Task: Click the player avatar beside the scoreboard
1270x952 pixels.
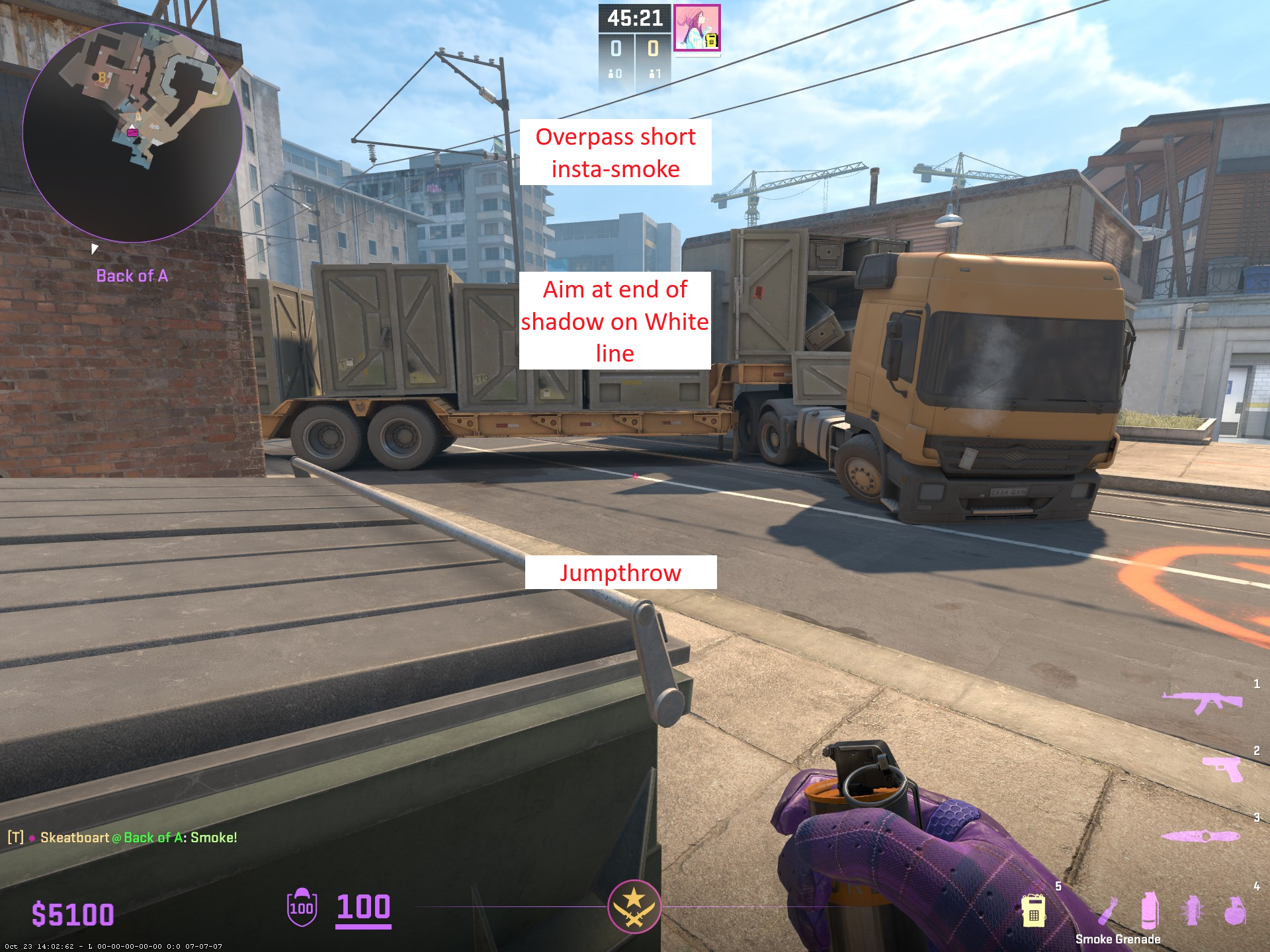Action: [697, 28]
